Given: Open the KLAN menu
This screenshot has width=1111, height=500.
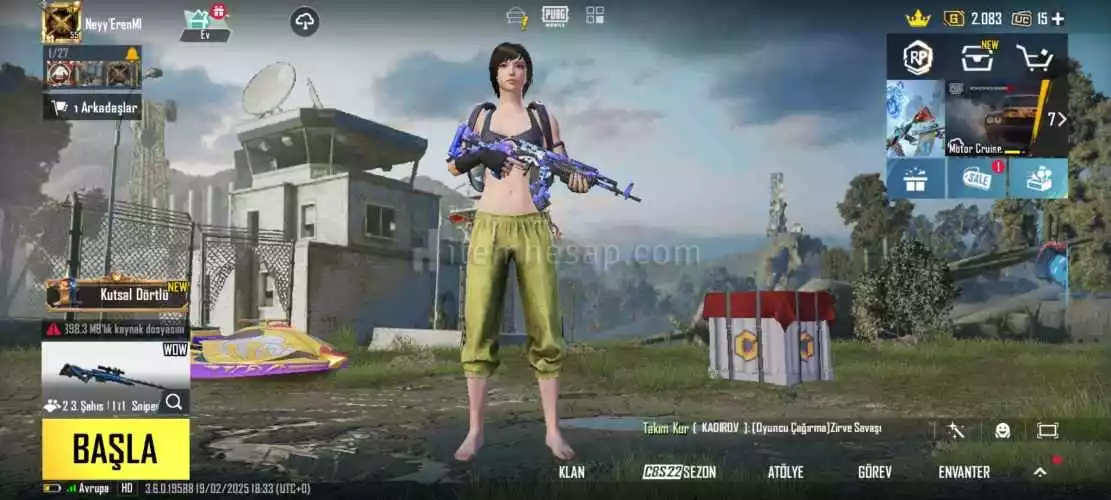Looking at the screenshot, I should tap(572, 472).
